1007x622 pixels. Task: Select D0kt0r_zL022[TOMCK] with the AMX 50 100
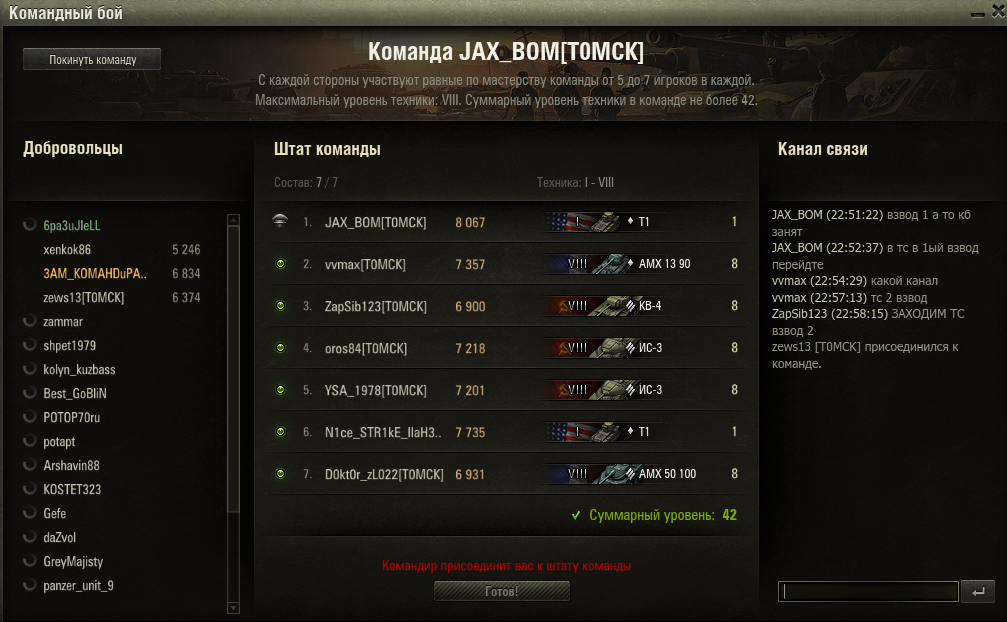pos(381,474)
